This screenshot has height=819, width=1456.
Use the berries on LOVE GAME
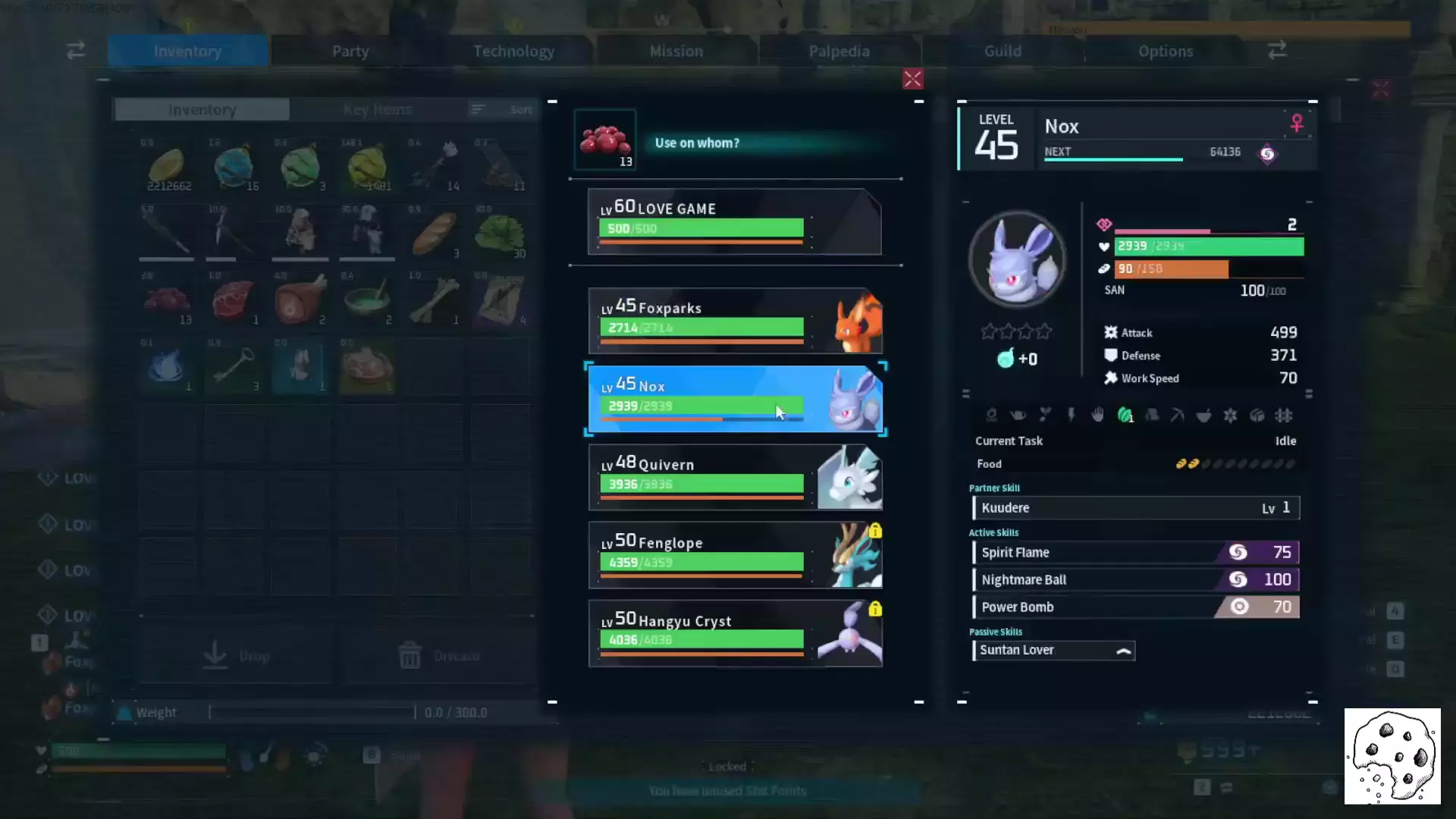(x=734, y=221)
